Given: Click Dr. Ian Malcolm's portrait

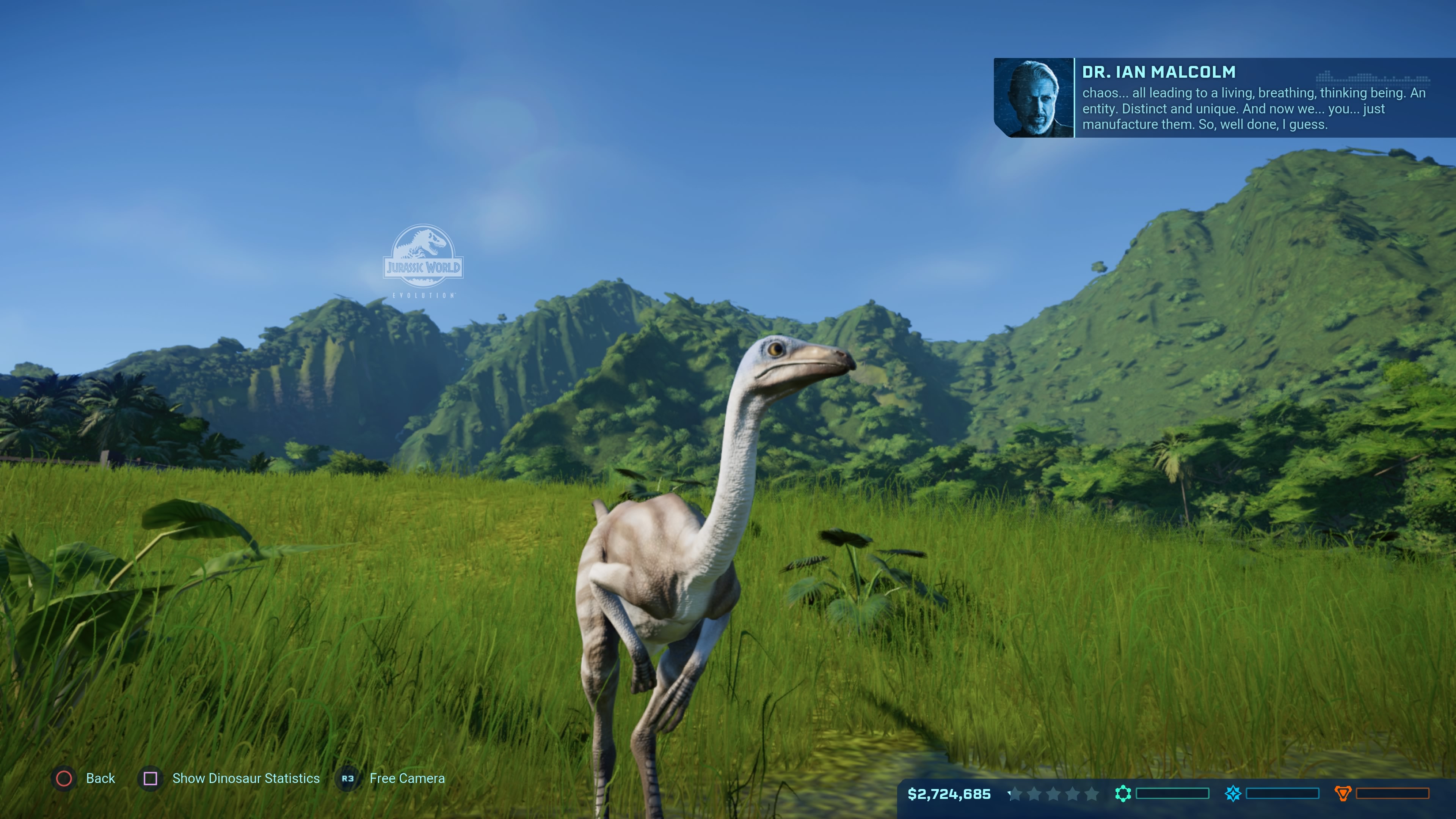Looking at the screenshot, I should [1033, 98].
